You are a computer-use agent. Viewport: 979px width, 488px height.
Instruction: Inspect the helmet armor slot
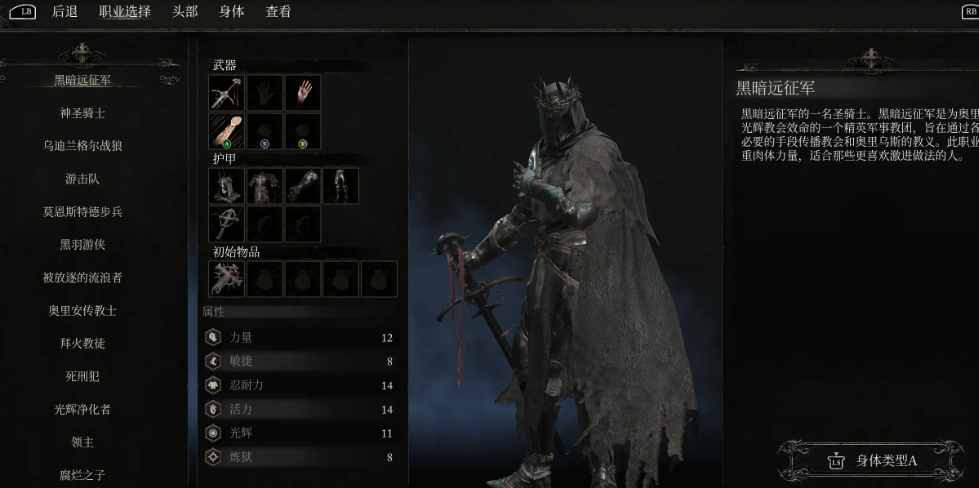[226, 186]
